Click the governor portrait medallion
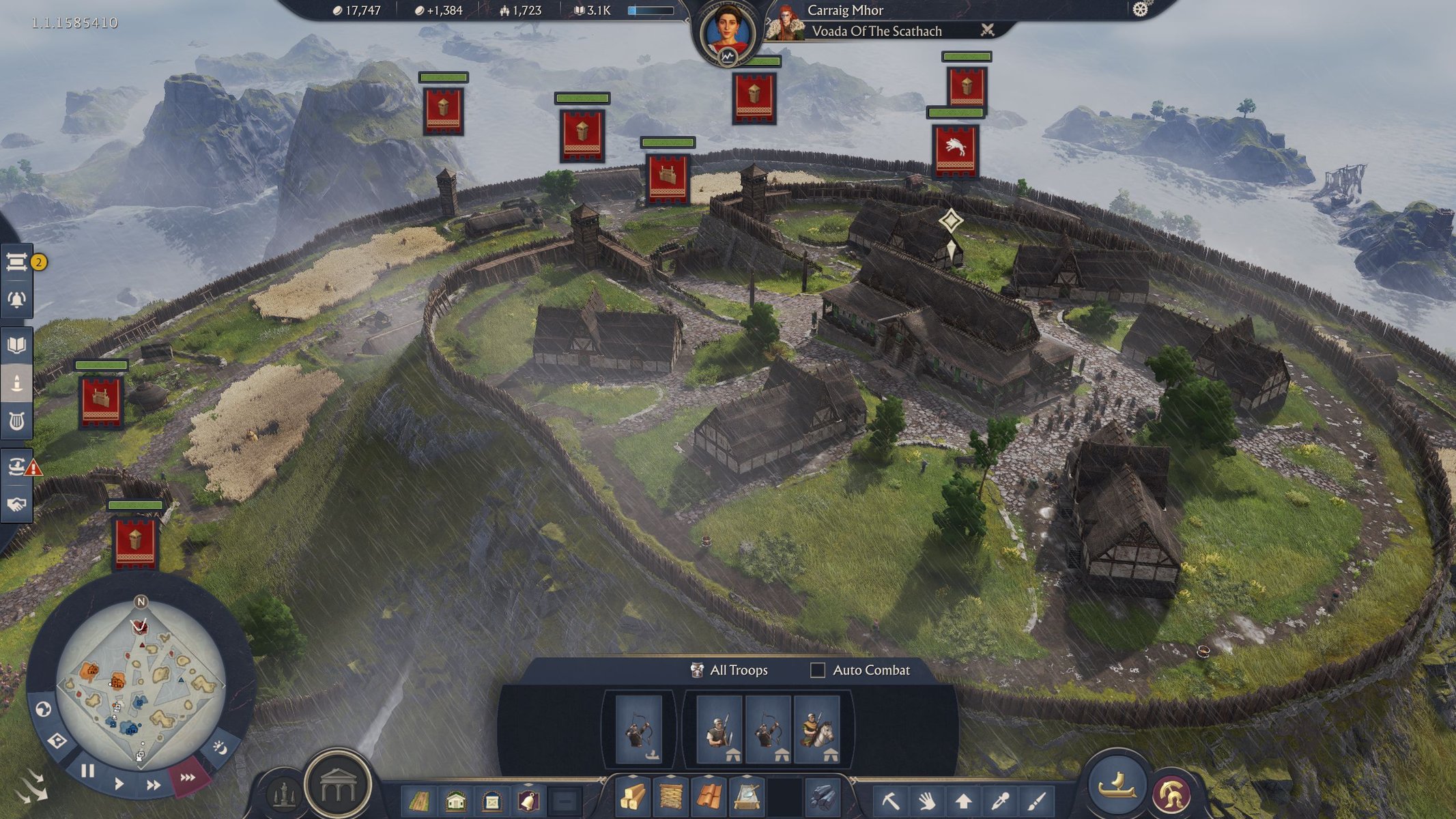 point(726,33)
